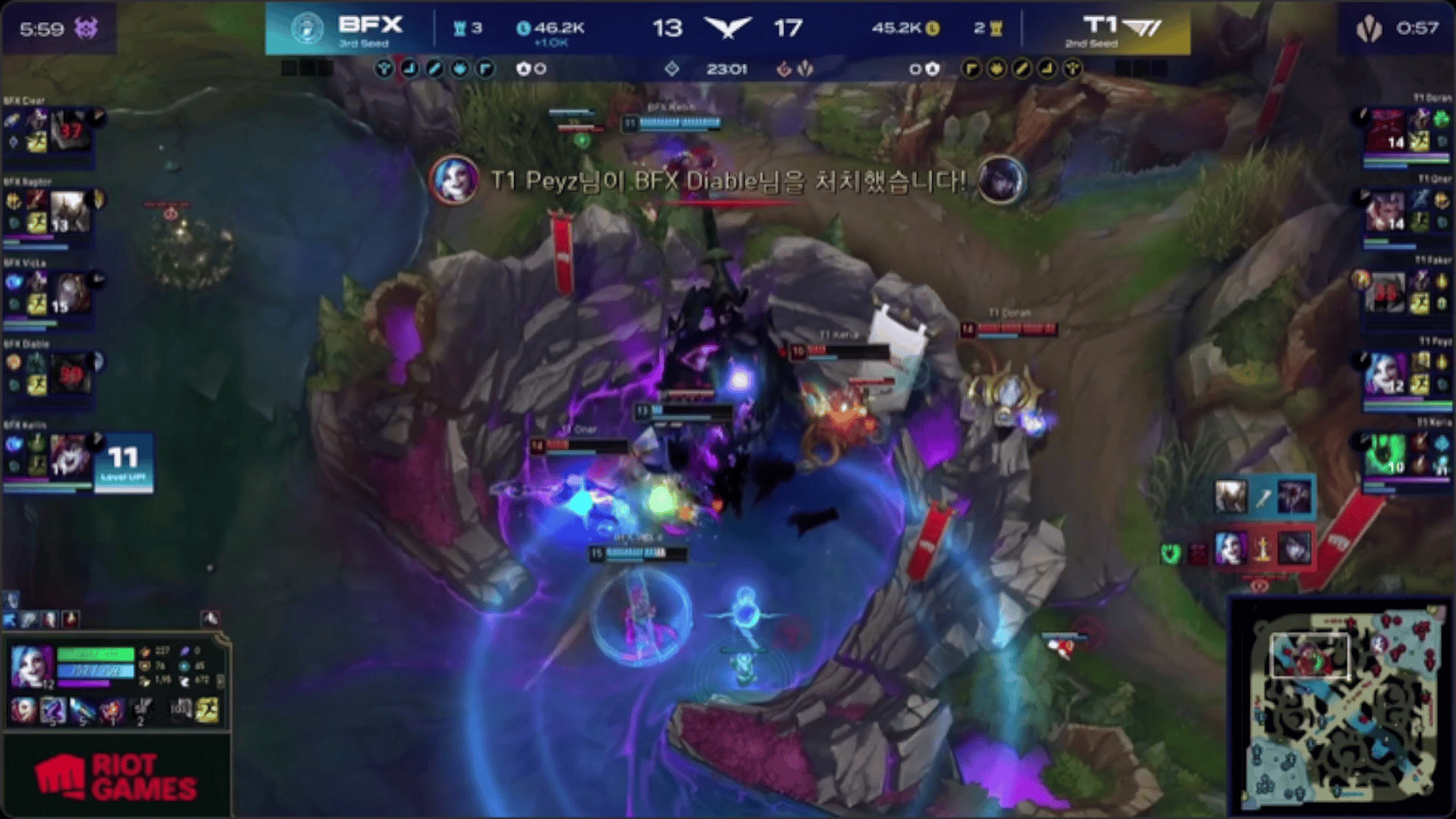This screenshot has height=819, width=1456.
Task: Select BFX Raptor's champion portrait
Action: (70, 211)
